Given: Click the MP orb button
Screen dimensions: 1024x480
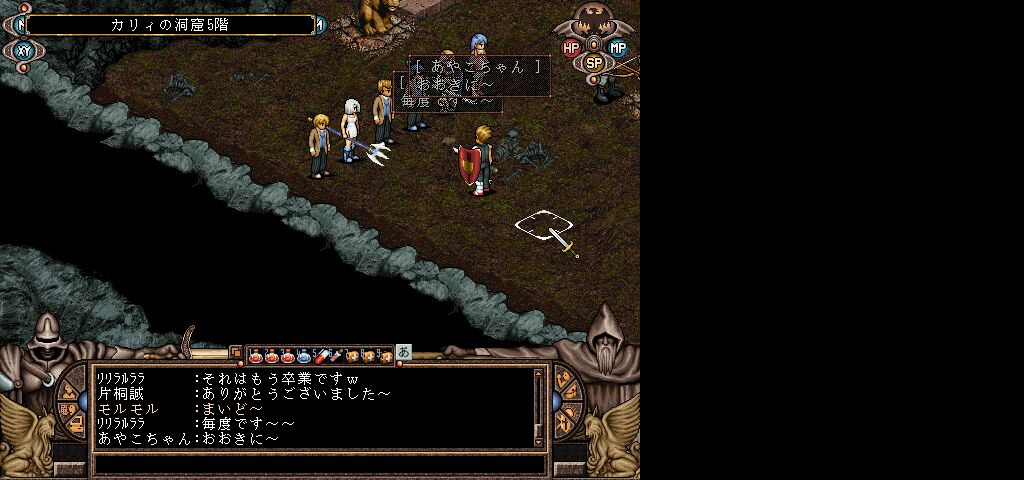Looking at the screenshot, I should click(618, 47).
